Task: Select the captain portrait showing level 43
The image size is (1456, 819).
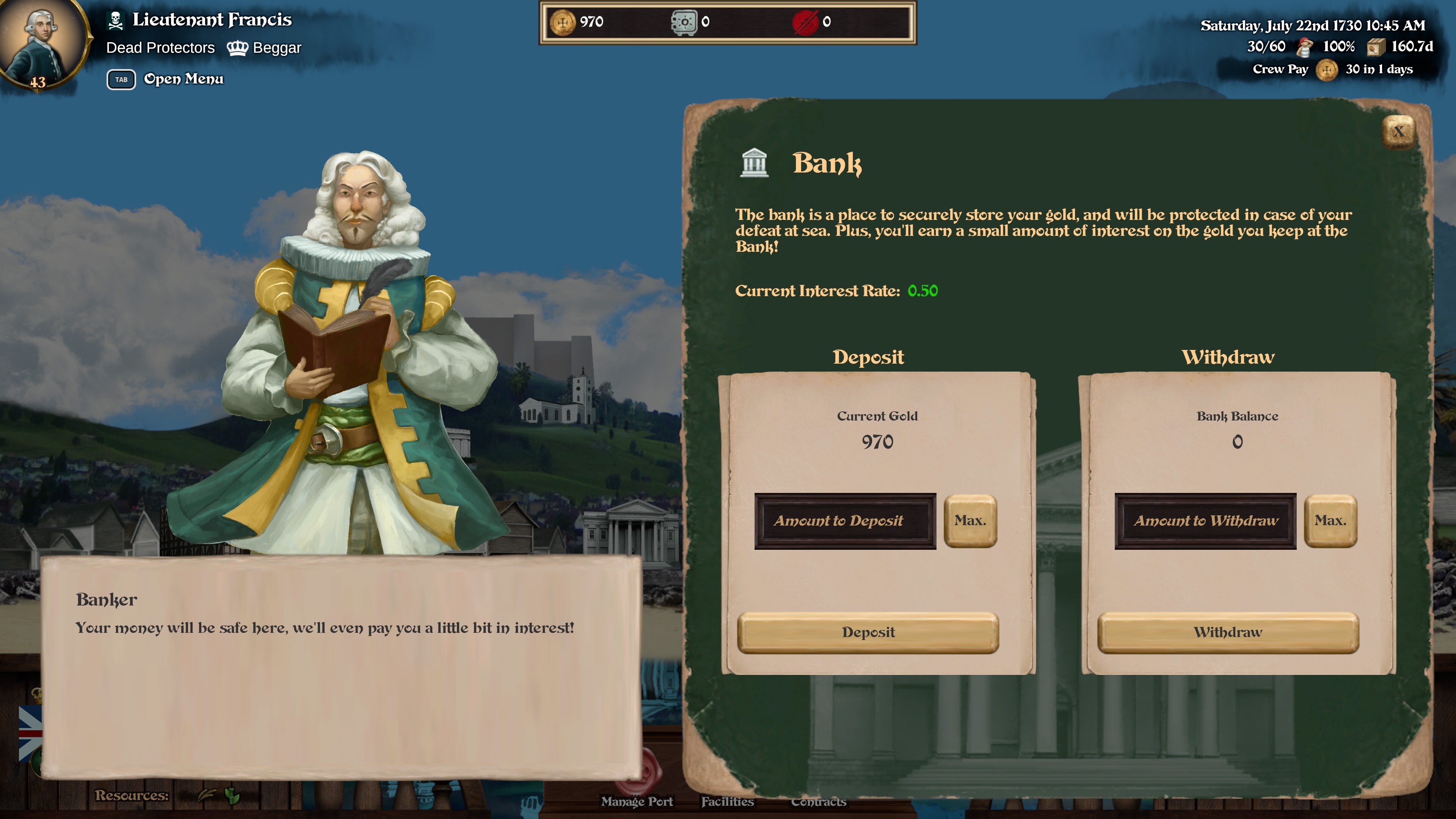Action: click(x=42, y=42)
